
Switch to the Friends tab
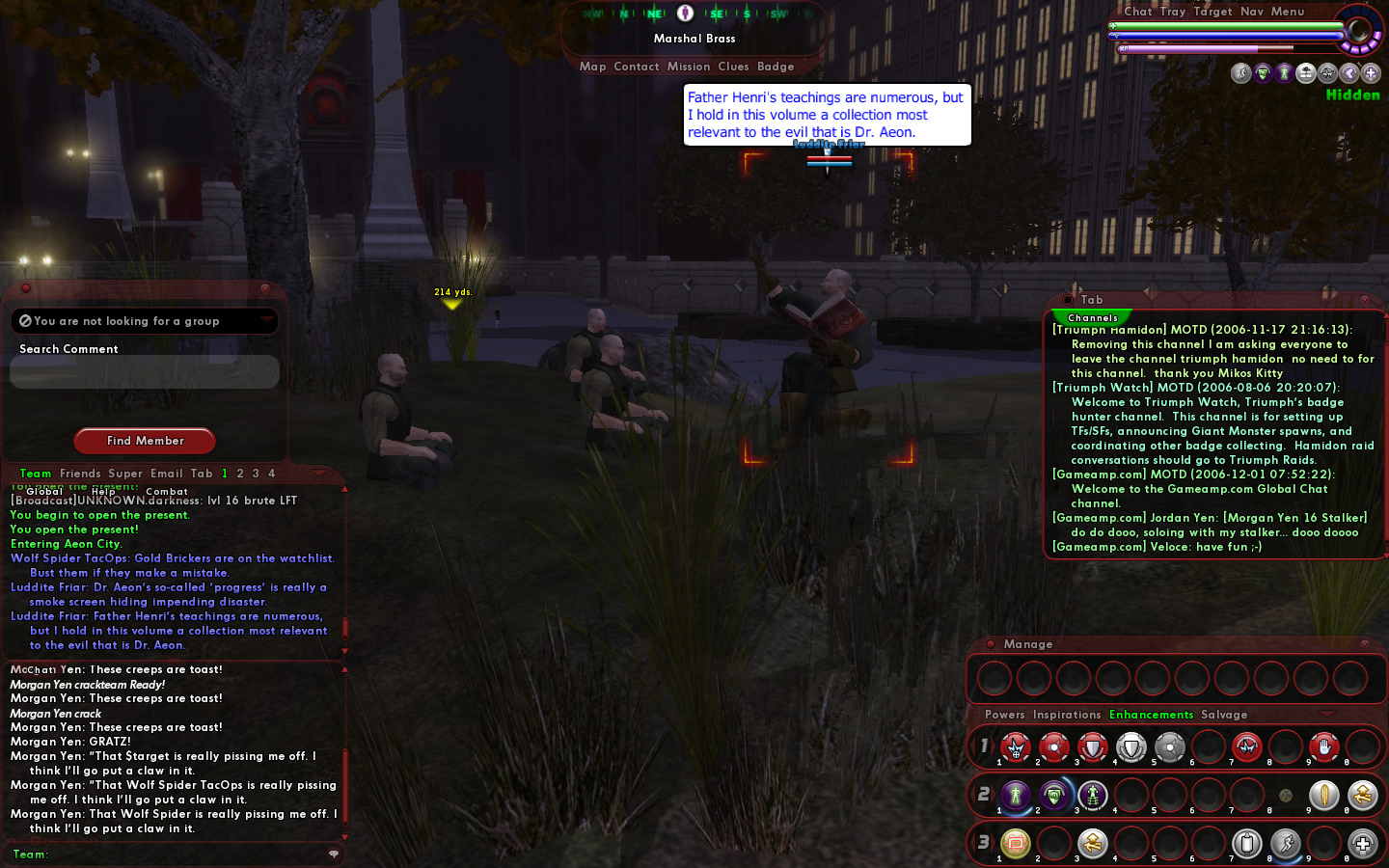pos(80,474)
